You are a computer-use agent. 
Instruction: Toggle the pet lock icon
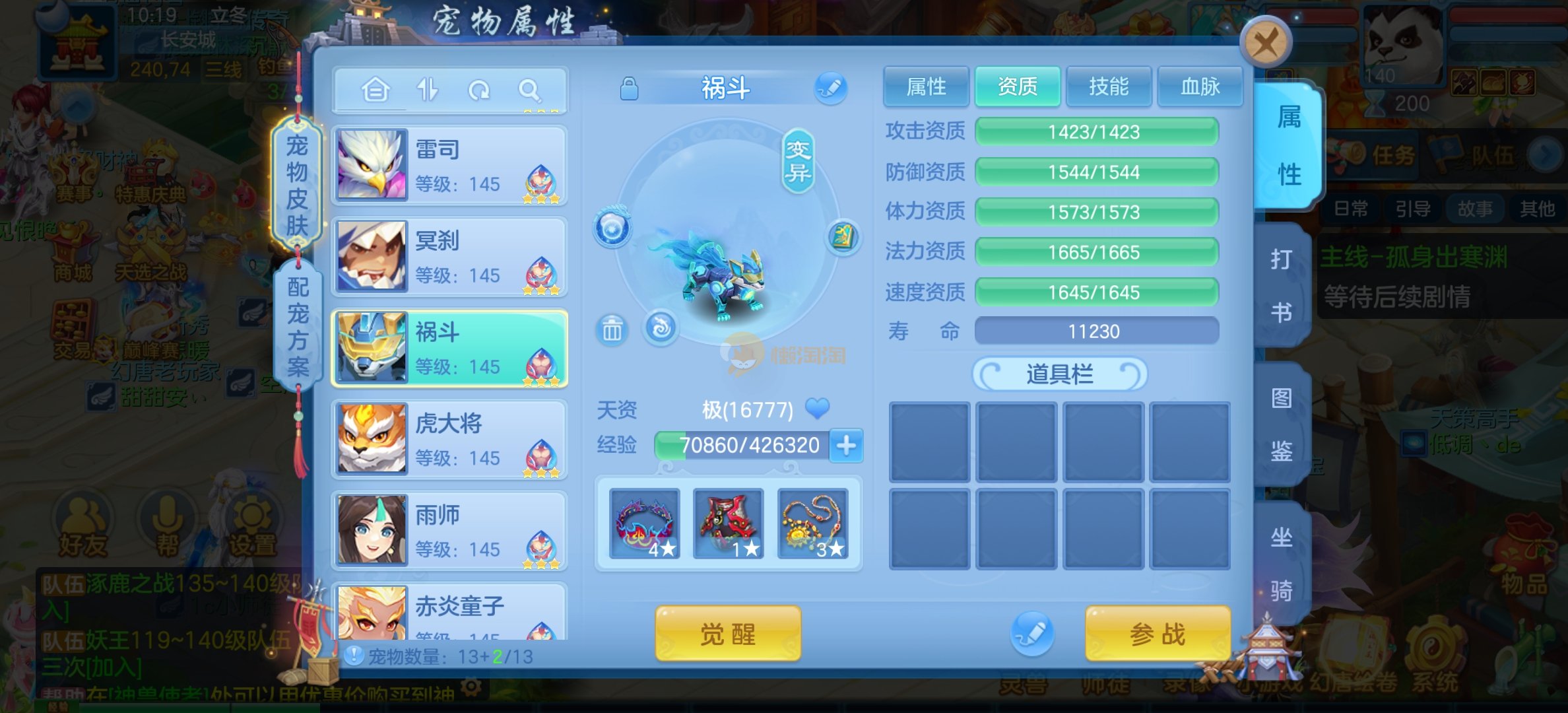(629, 88)
